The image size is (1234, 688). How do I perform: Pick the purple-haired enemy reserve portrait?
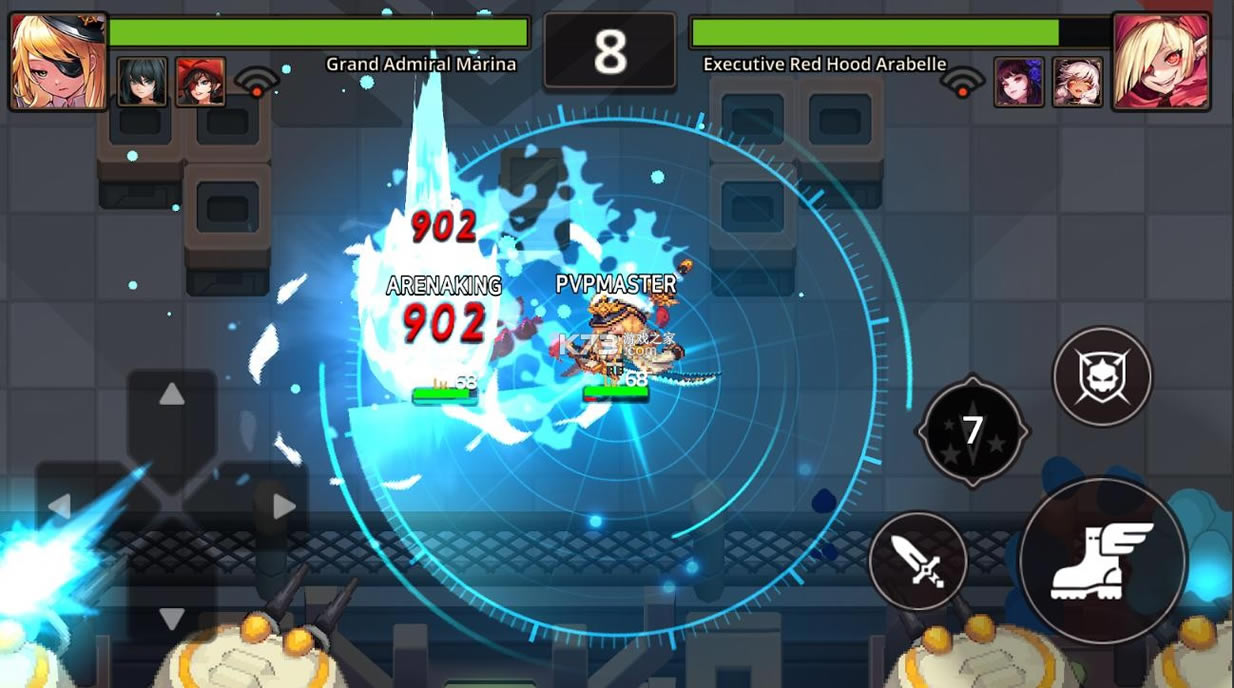pos(1019,82)
